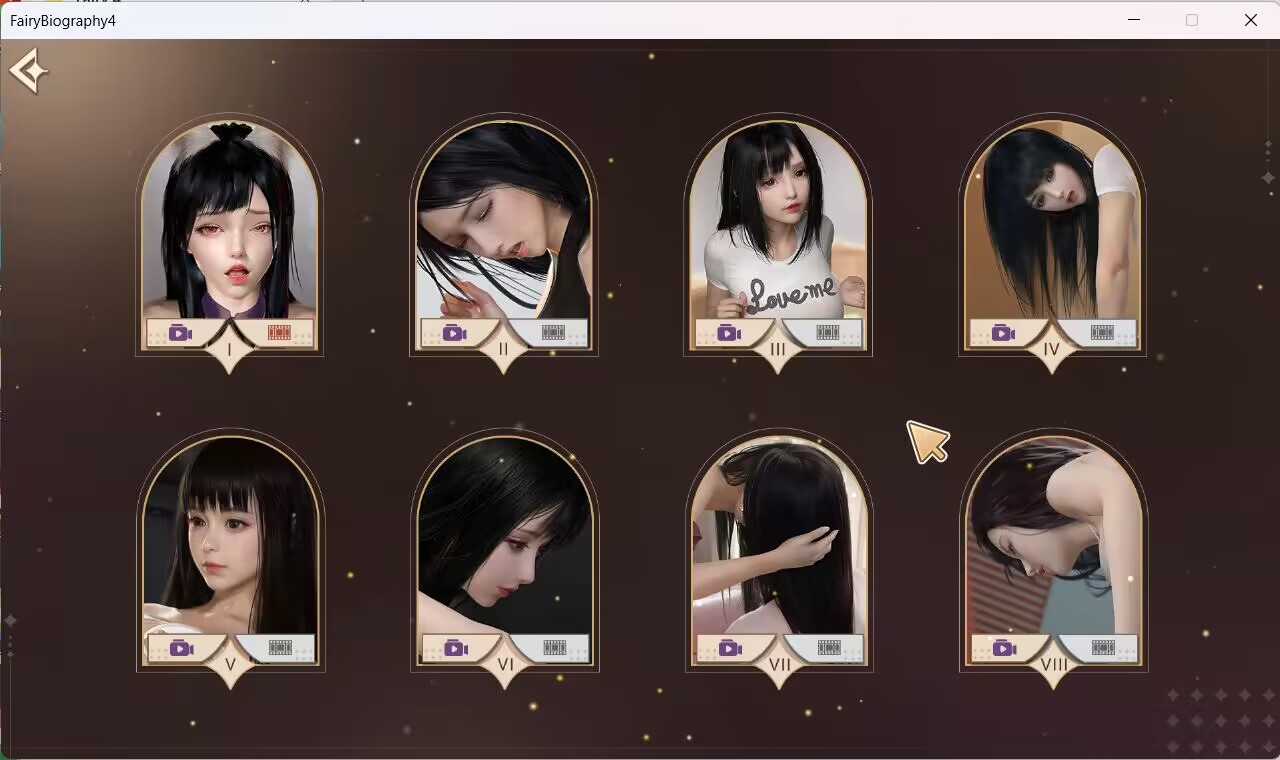
Task: Click the Roman numeral I chapter label
Action: tap(228, 350)
